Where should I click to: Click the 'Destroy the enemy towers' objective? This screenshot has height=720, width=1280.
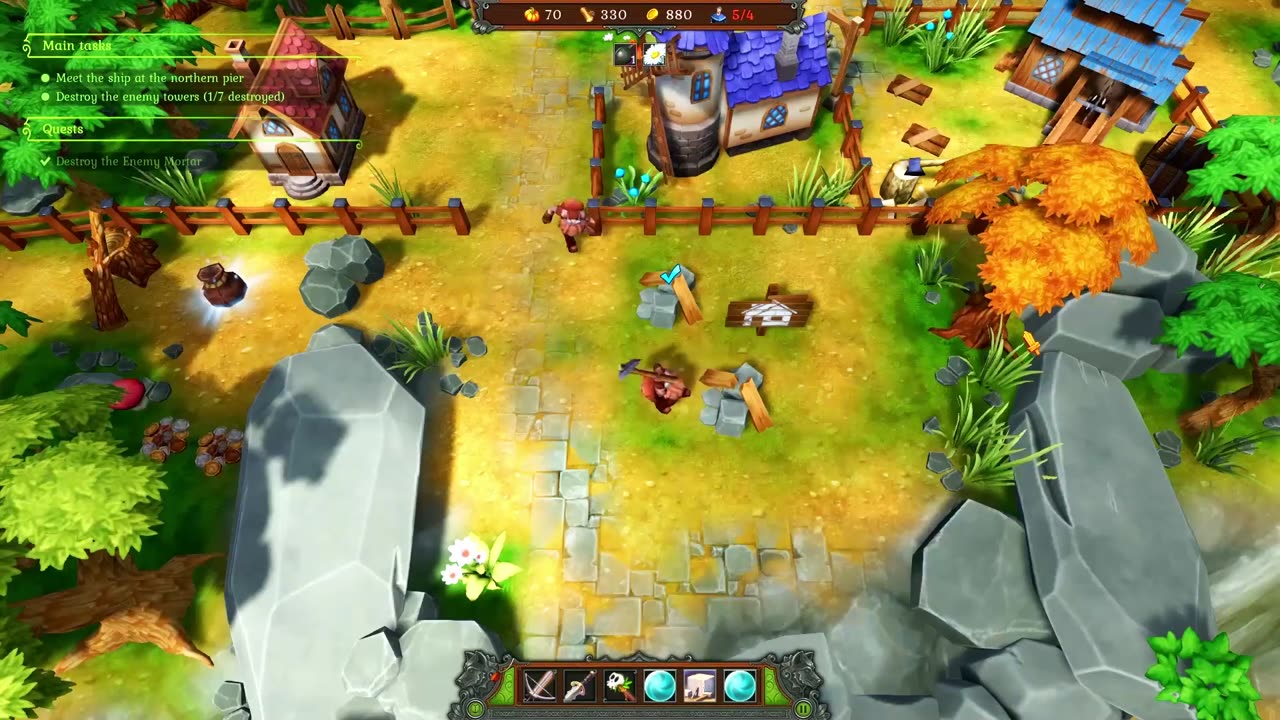[x=170, y=97]
